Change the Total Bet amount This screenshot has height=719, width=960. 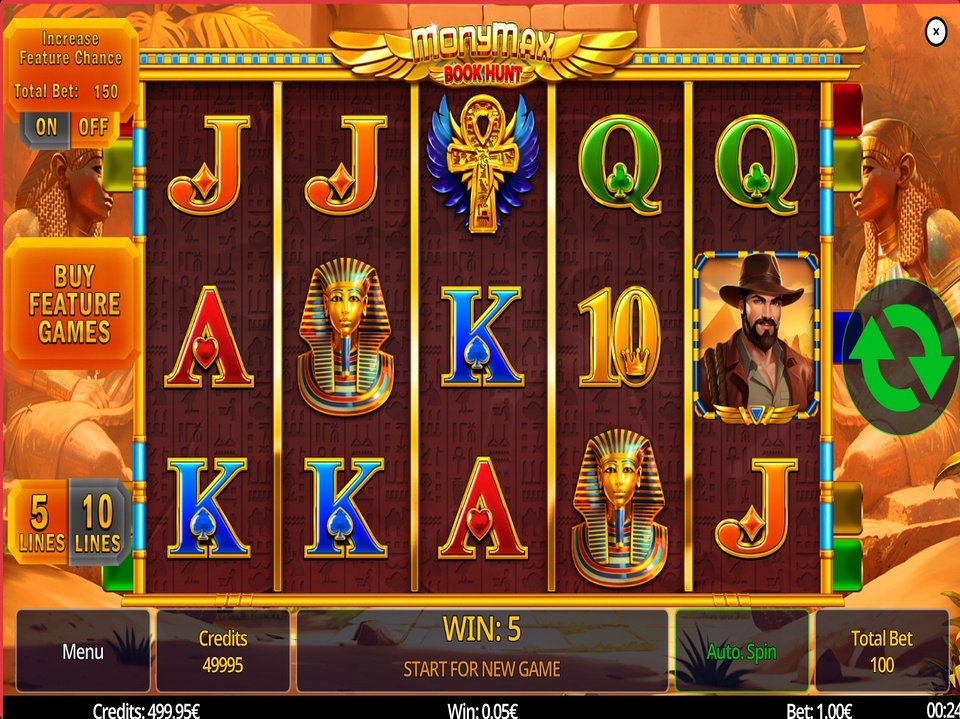(881, 651)
